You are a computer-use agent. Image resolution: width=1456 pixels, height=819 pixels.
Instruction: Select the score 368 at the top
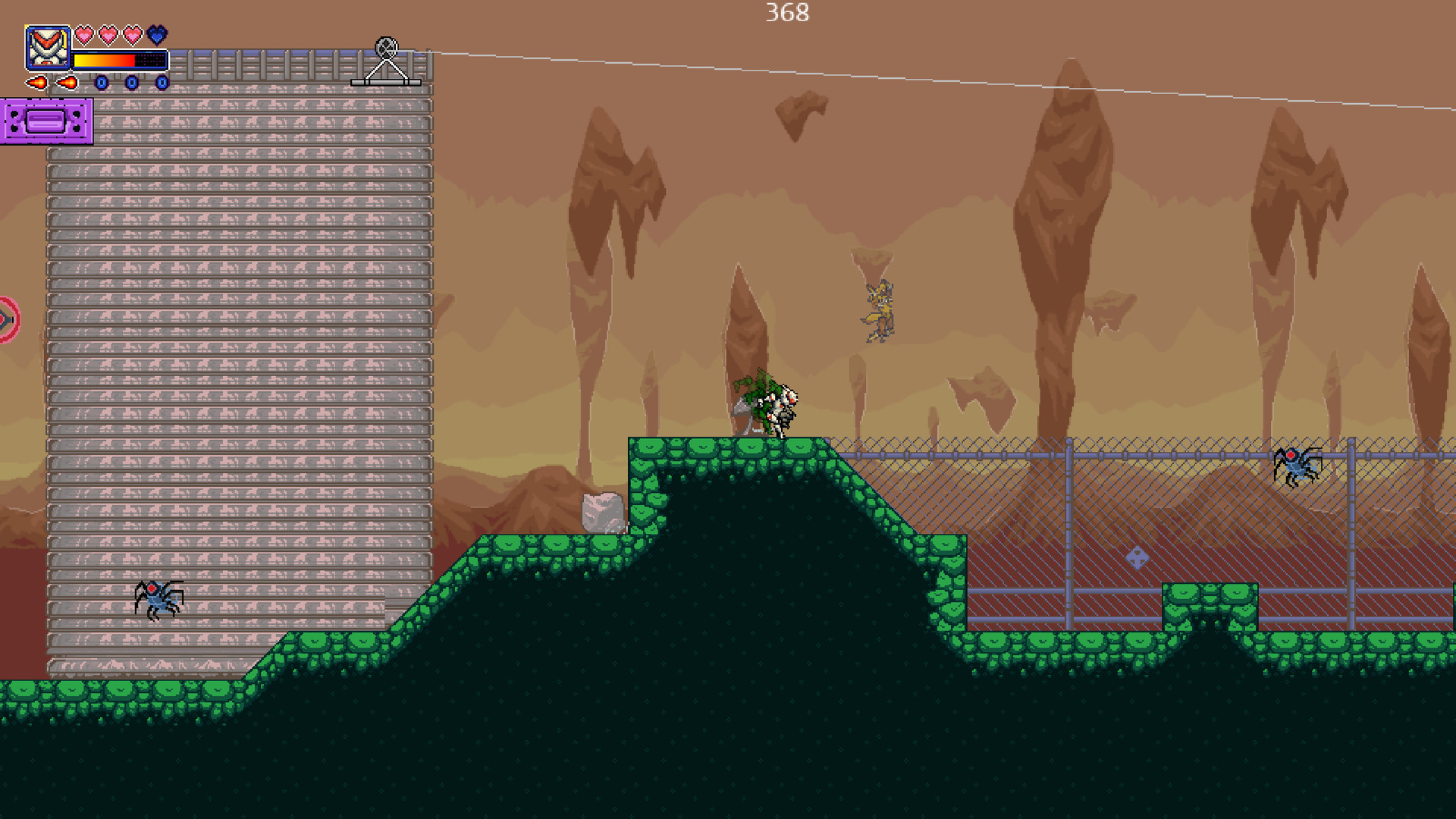(x=786, y=13)
